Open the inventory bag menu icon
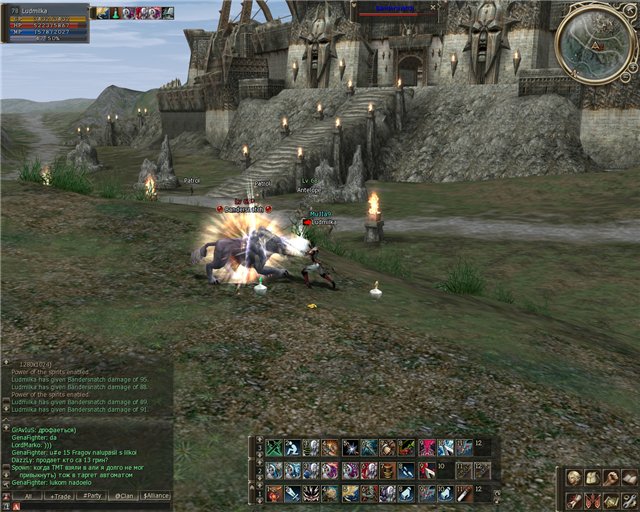This screenshot has width=640, height=512. [591, 478]
